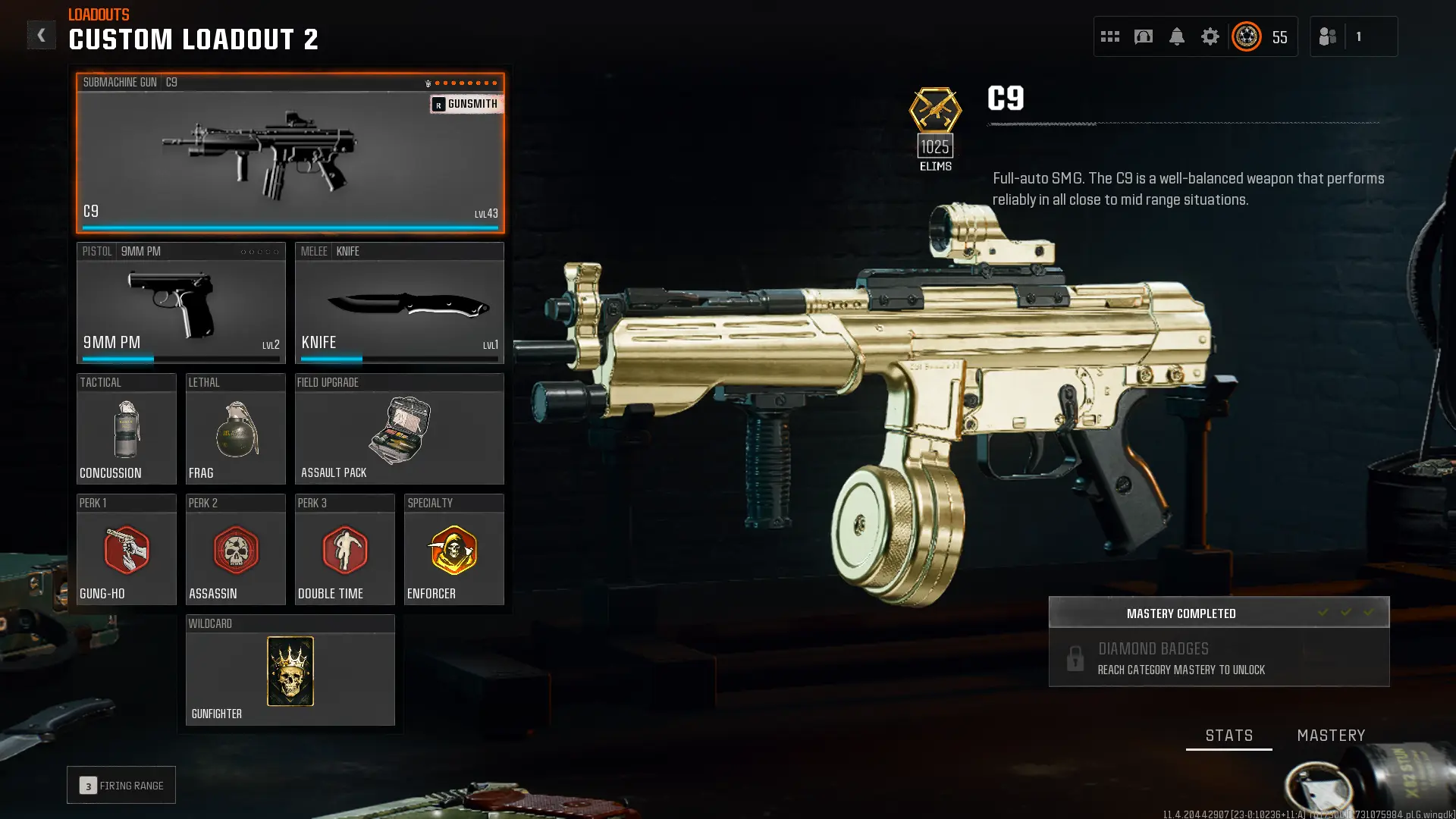Go back using the arrow button
The image size is (1456, 819).
41,36
